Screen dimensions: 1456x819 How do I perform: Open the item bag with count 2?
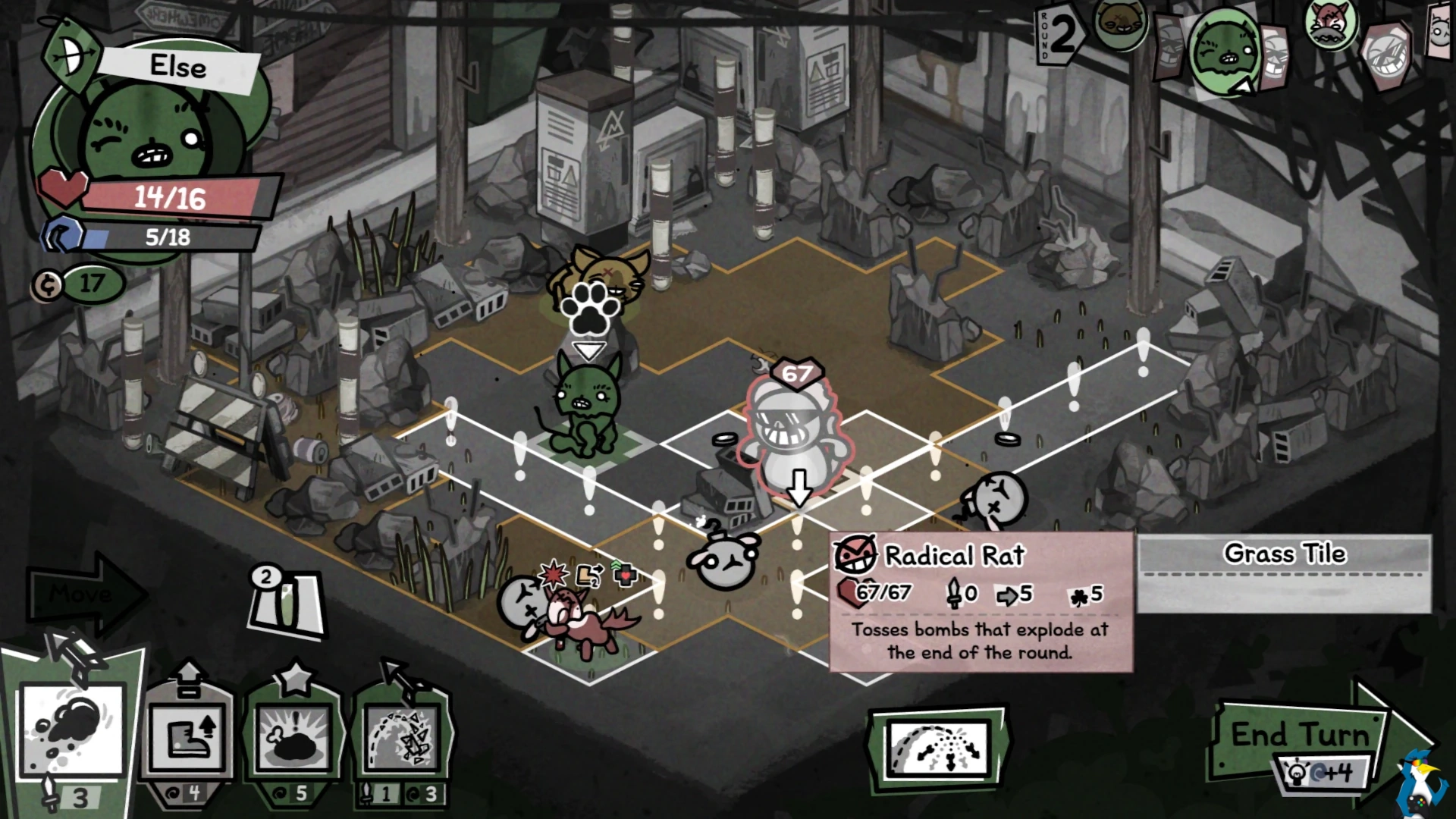(287, 603)
